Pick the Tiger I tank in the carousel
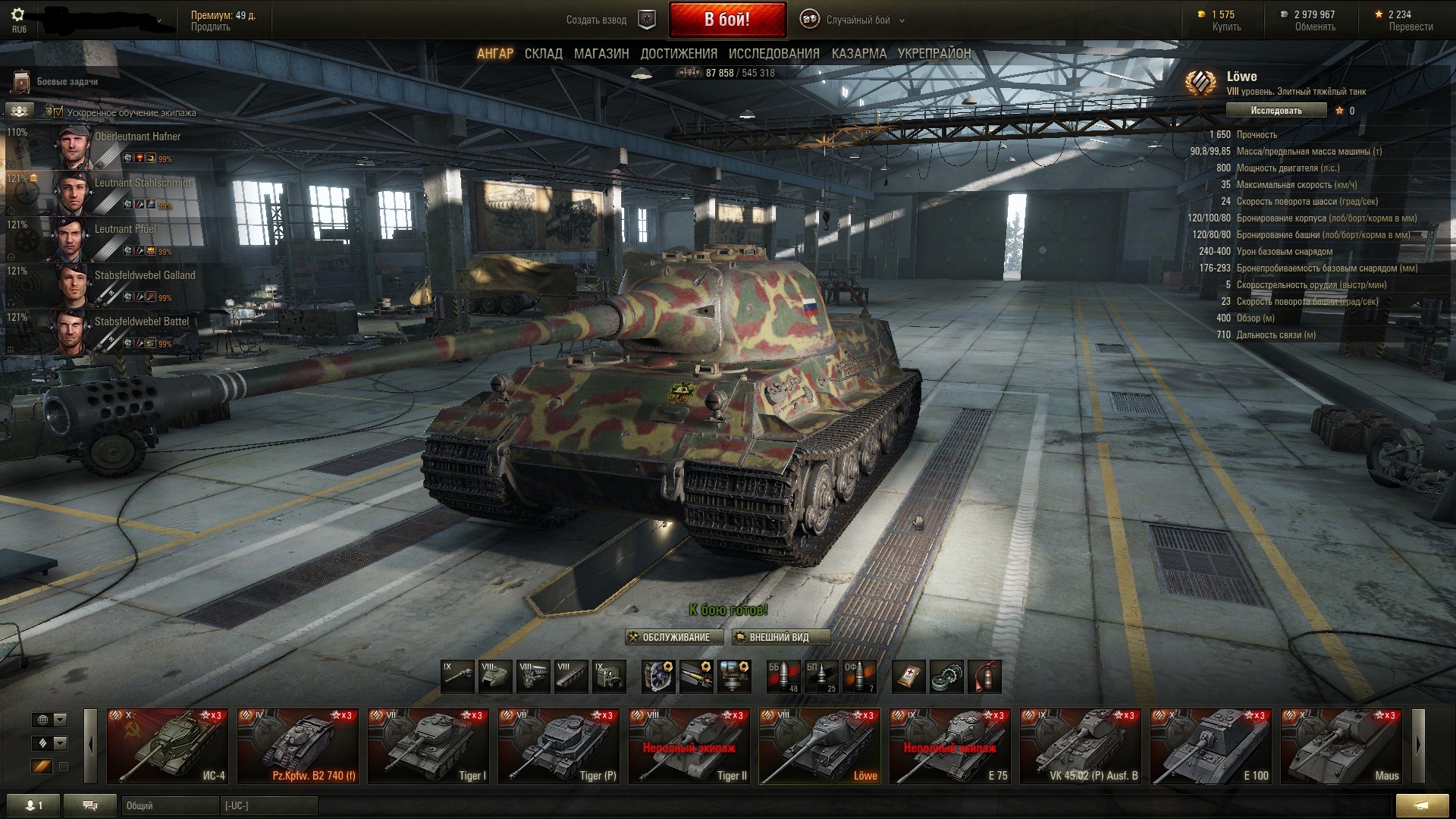Image resolution: width=1456 pixels, height=819 pixels. tap(428, 746)
